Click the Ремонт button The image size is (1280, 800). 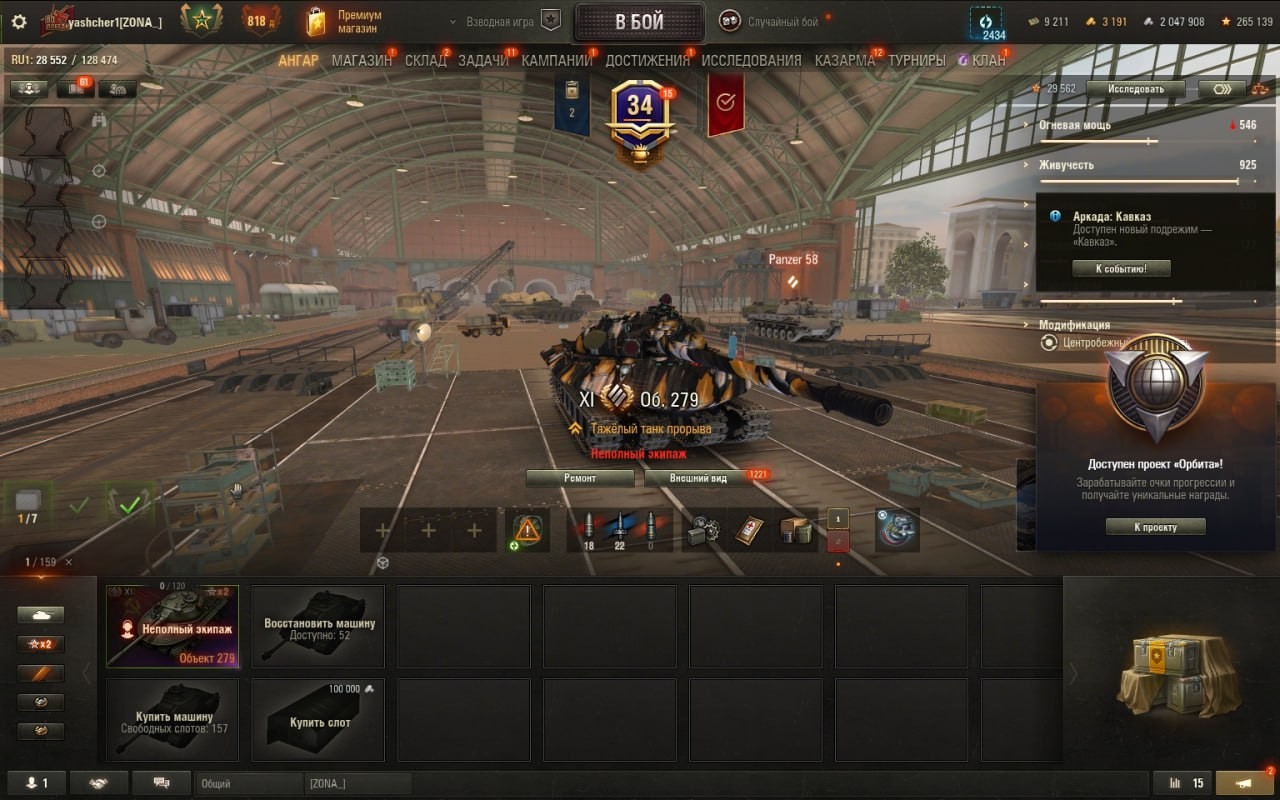coord(580,478)
